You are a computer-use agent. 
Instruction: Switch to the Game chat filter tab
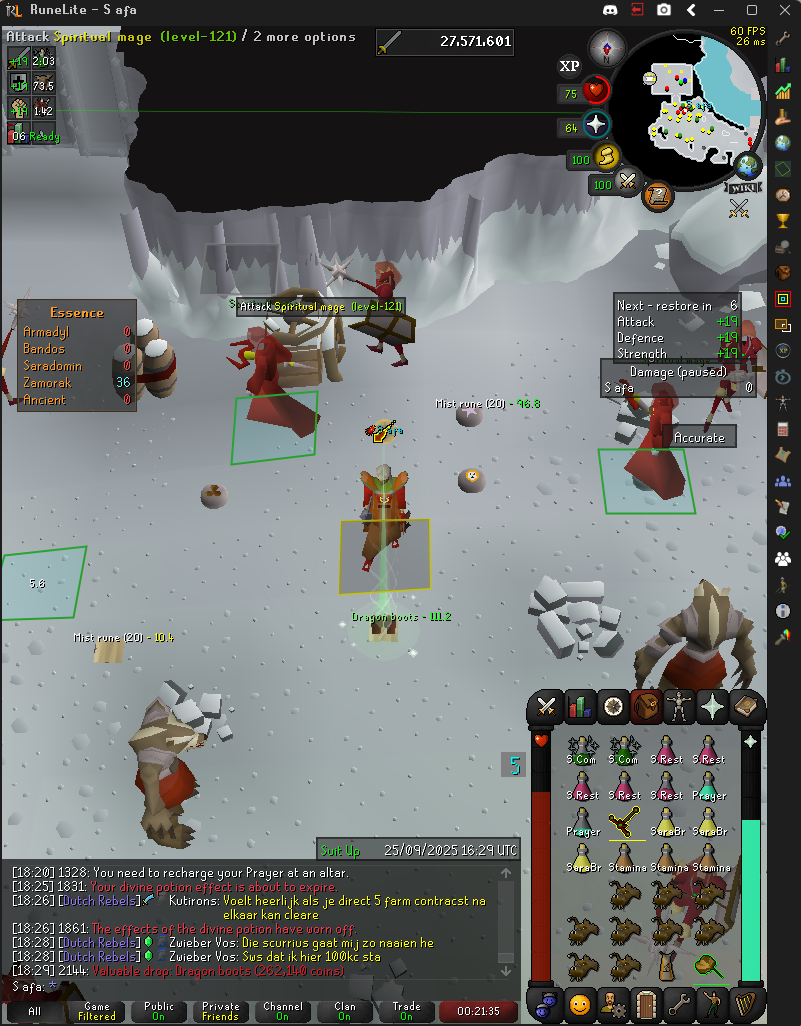97,1011
